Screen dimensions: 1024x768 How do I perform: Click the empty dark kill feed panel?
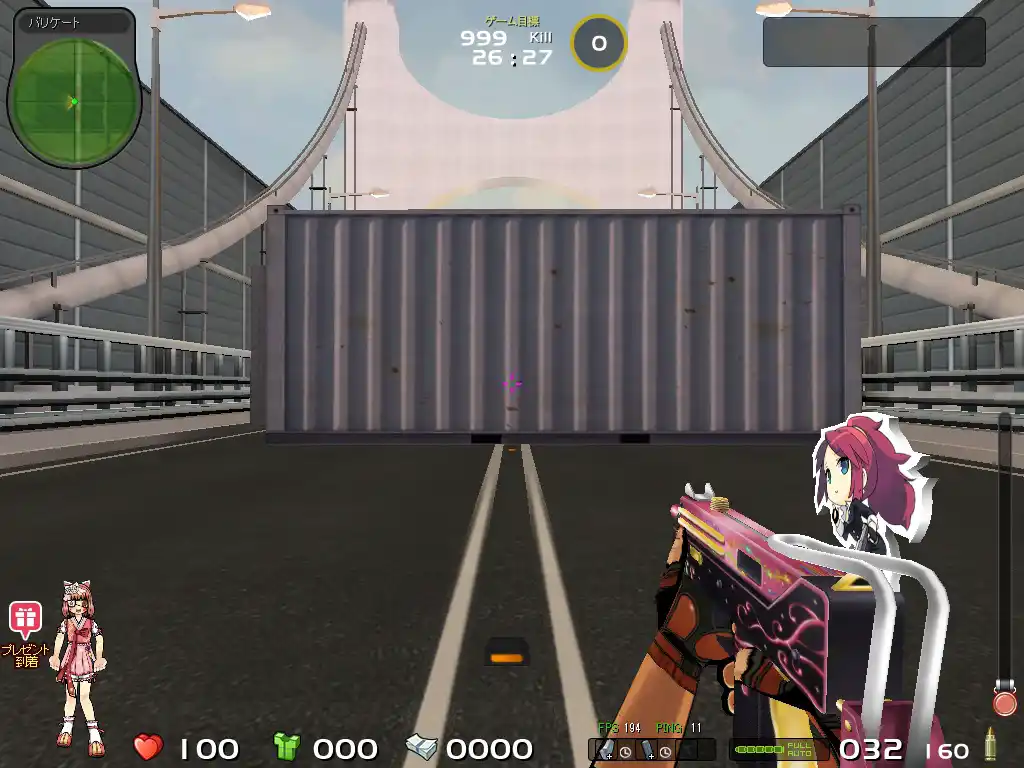(874, 42)
